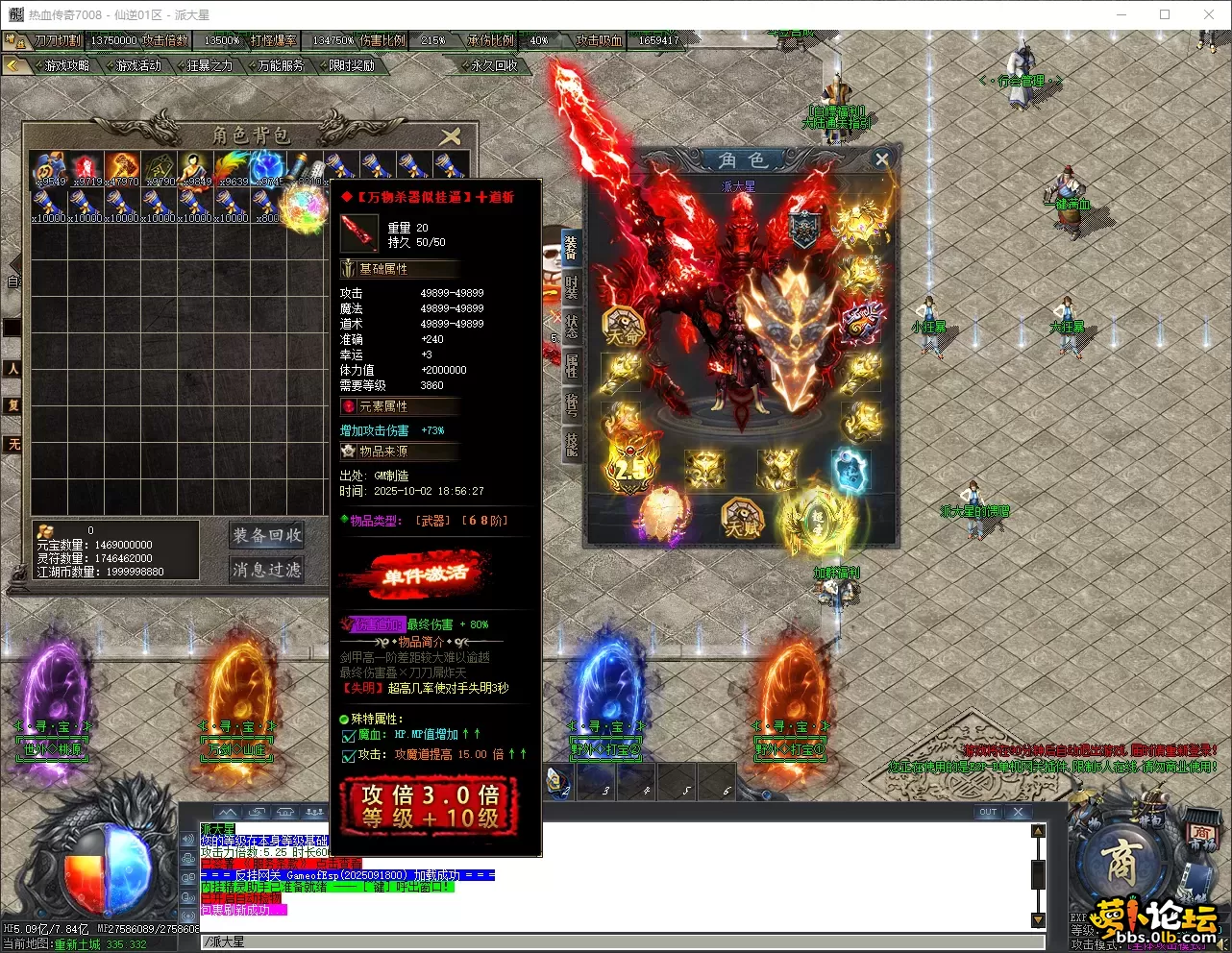The height and width of the screenshot is (953, 1232).
Task: Select the 天赋 talent slot
Action: coord(741,520)
